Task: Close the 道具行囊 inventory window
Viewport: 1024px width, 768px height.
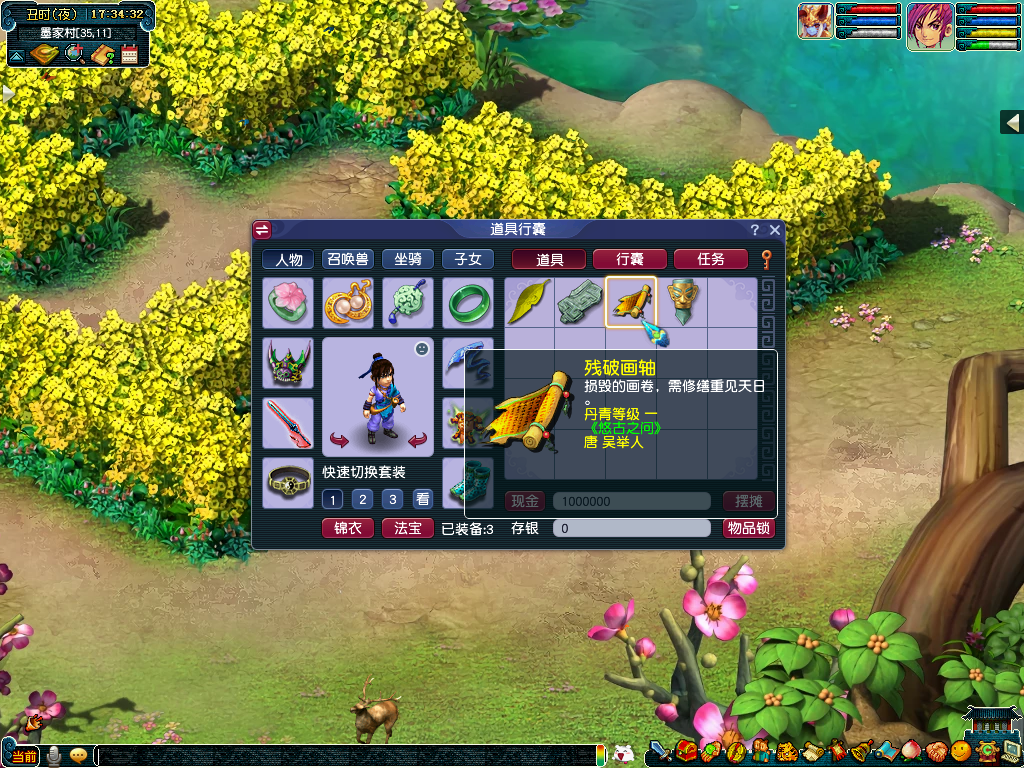Action: pyautogui.click(x=774, y=230)
